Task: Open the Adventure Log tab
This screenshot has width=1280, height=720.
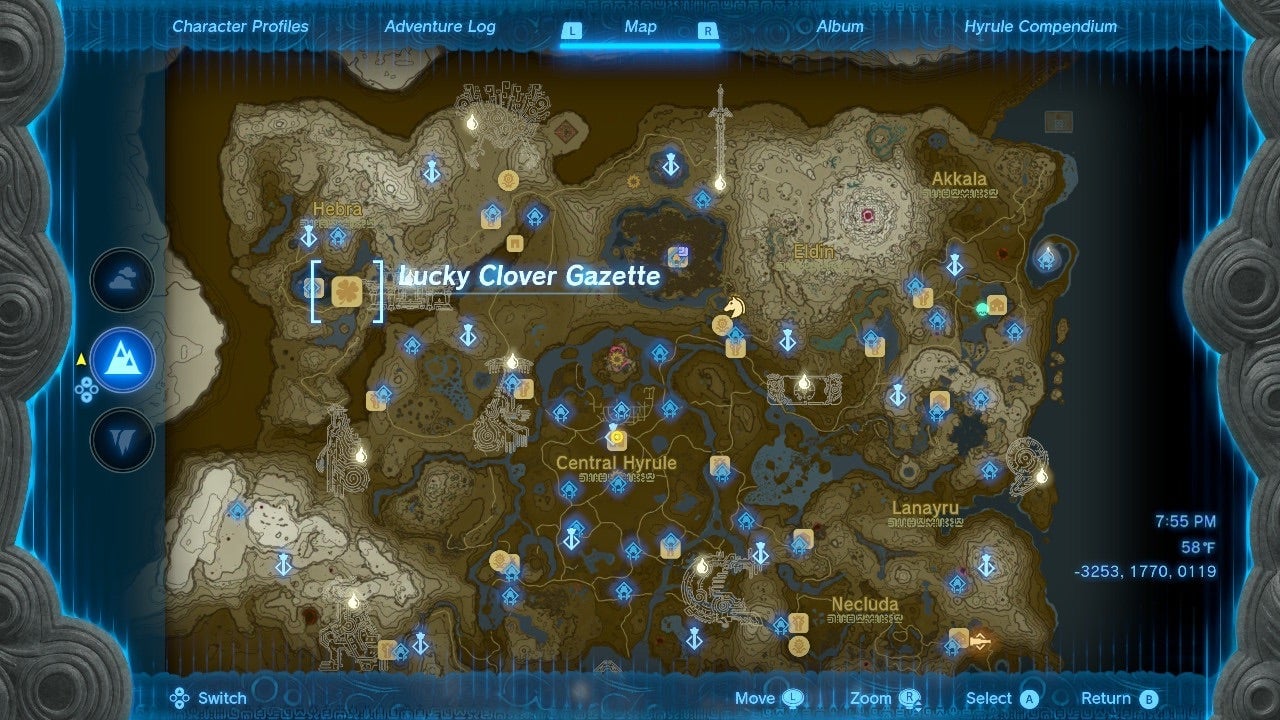Action: 440,27
